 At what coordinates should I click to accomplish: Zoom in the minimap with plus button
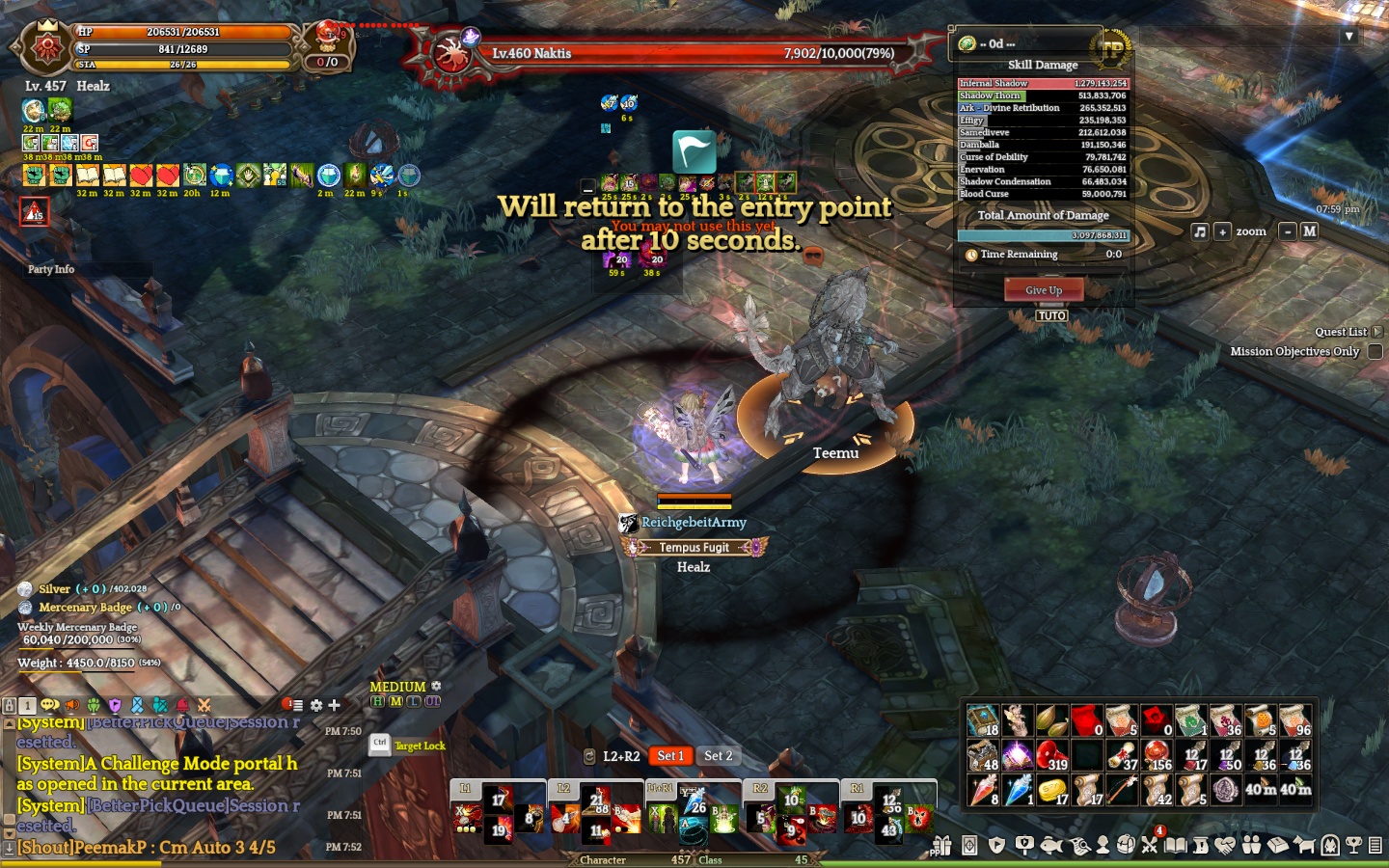(x=1222, y=231)
